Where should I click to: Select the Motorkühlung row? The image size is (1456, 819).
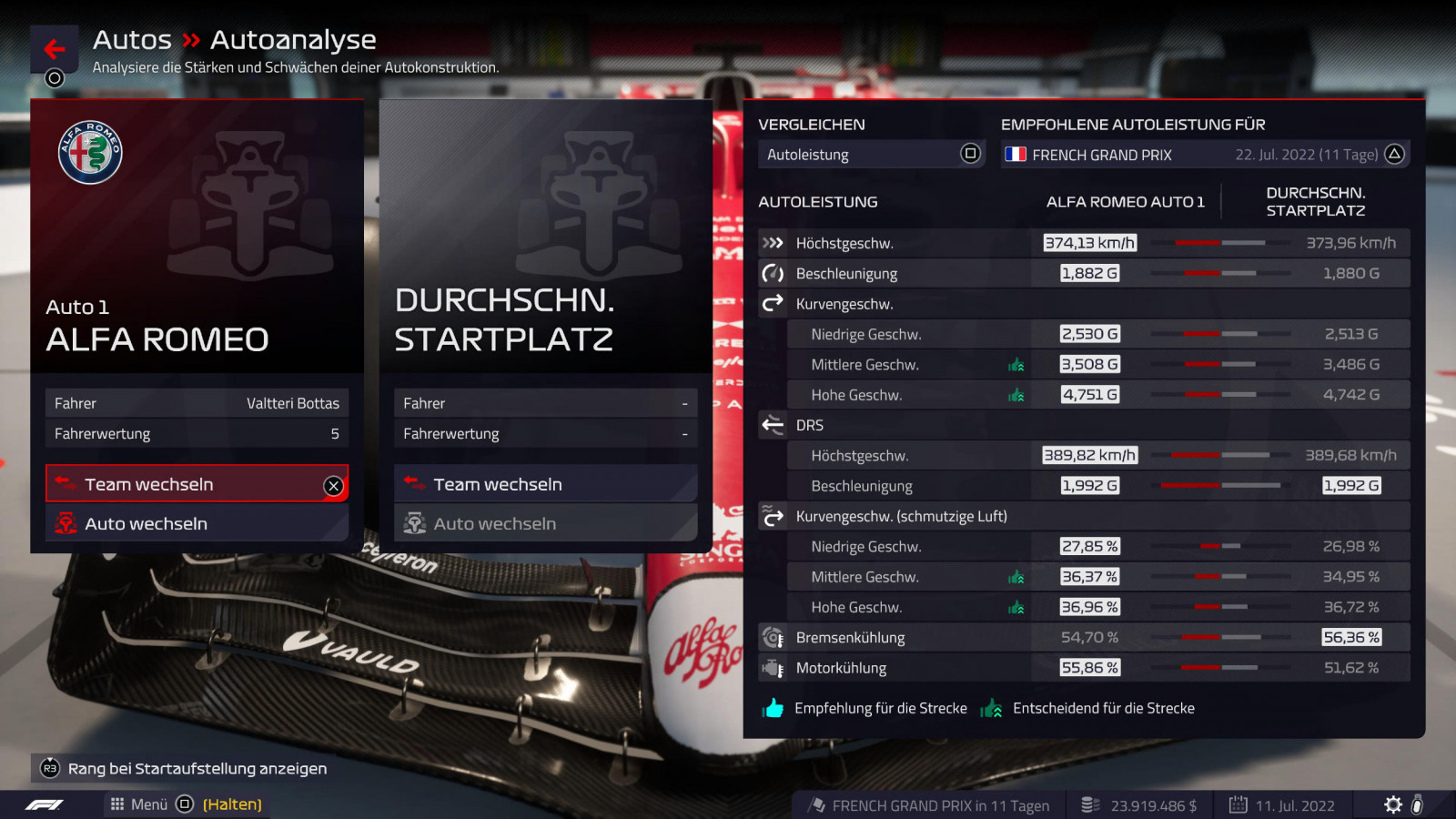coord(1083,668)
